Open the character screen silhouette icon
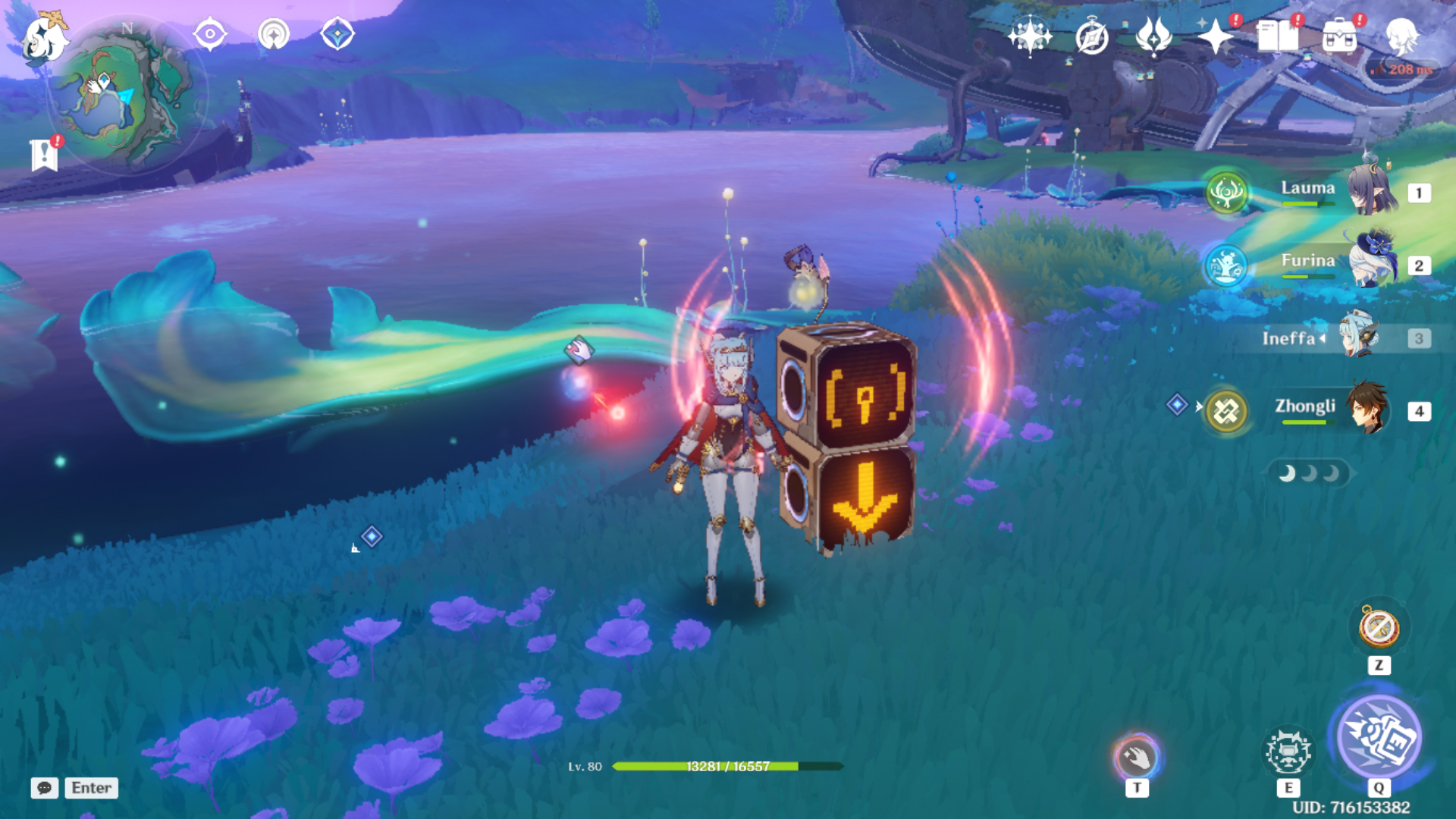 pos(1401,36)
